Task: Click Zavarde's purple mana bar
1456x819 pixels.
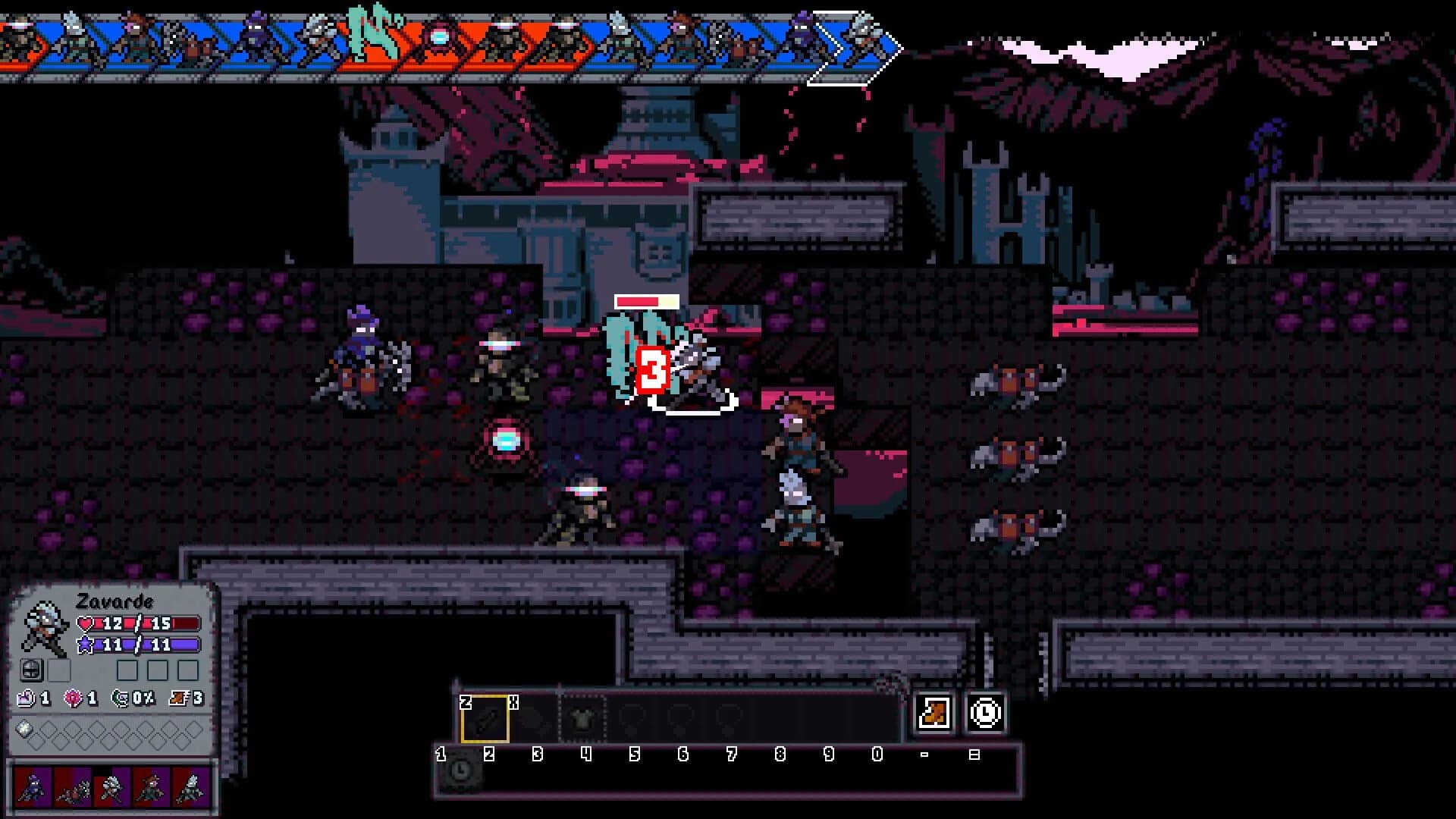Action: click(147, 645)
